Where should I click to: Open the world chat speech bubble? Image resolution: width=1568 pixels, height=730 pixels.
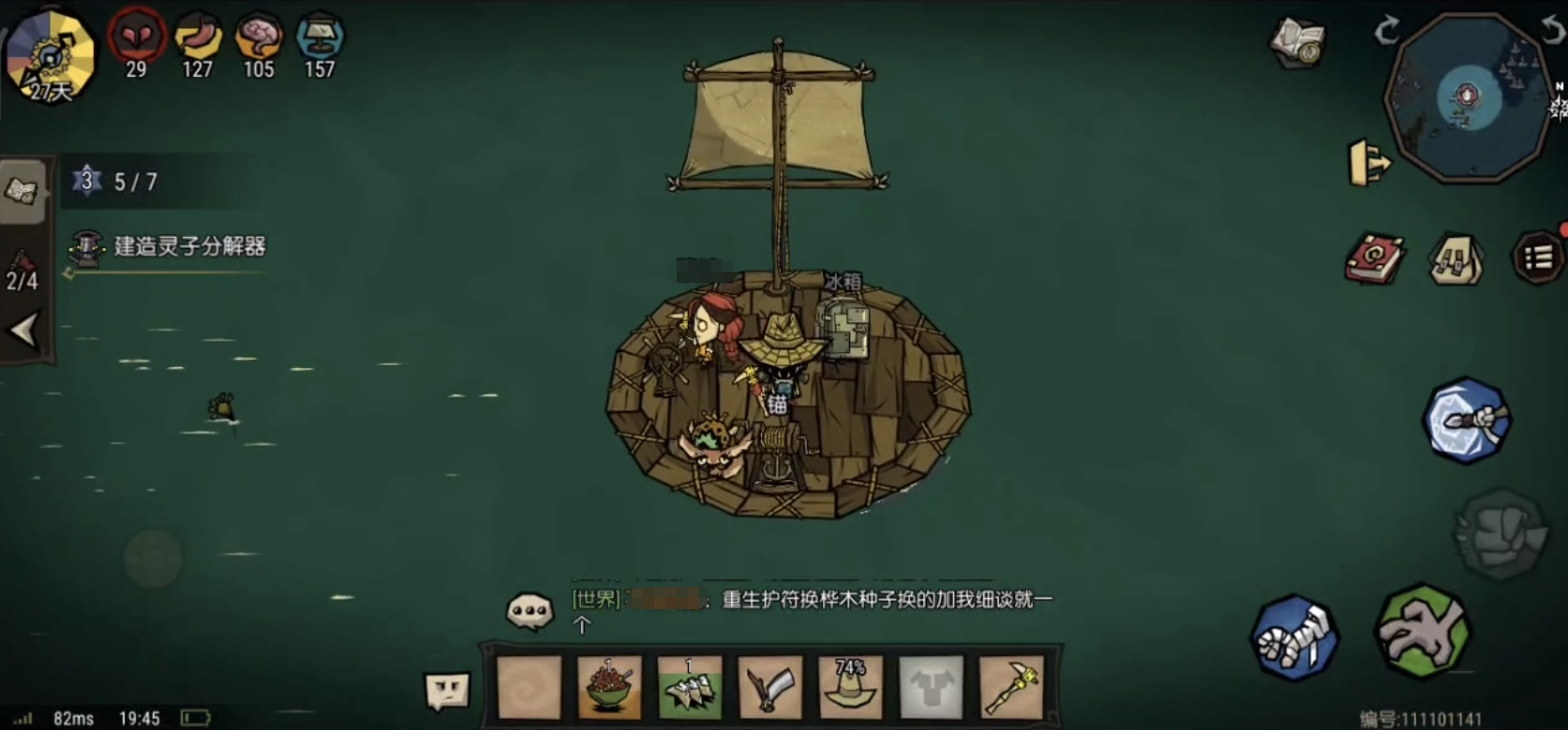point(530,611)
